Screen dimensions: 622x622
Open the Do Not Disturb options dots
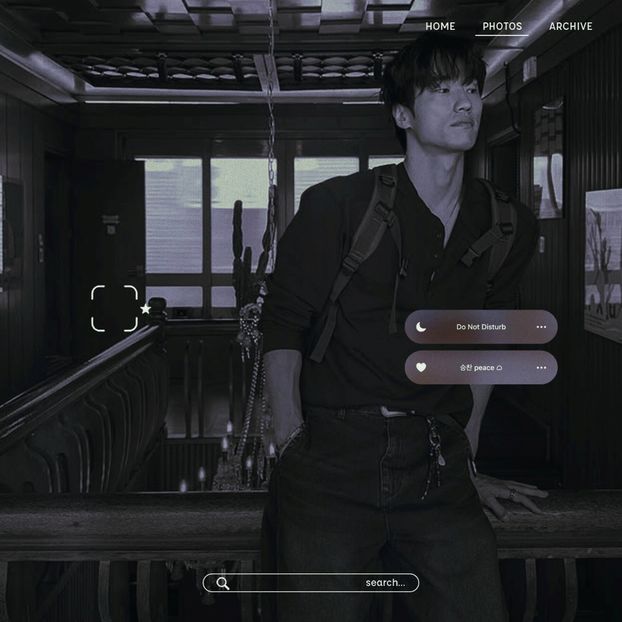(541, 327)
